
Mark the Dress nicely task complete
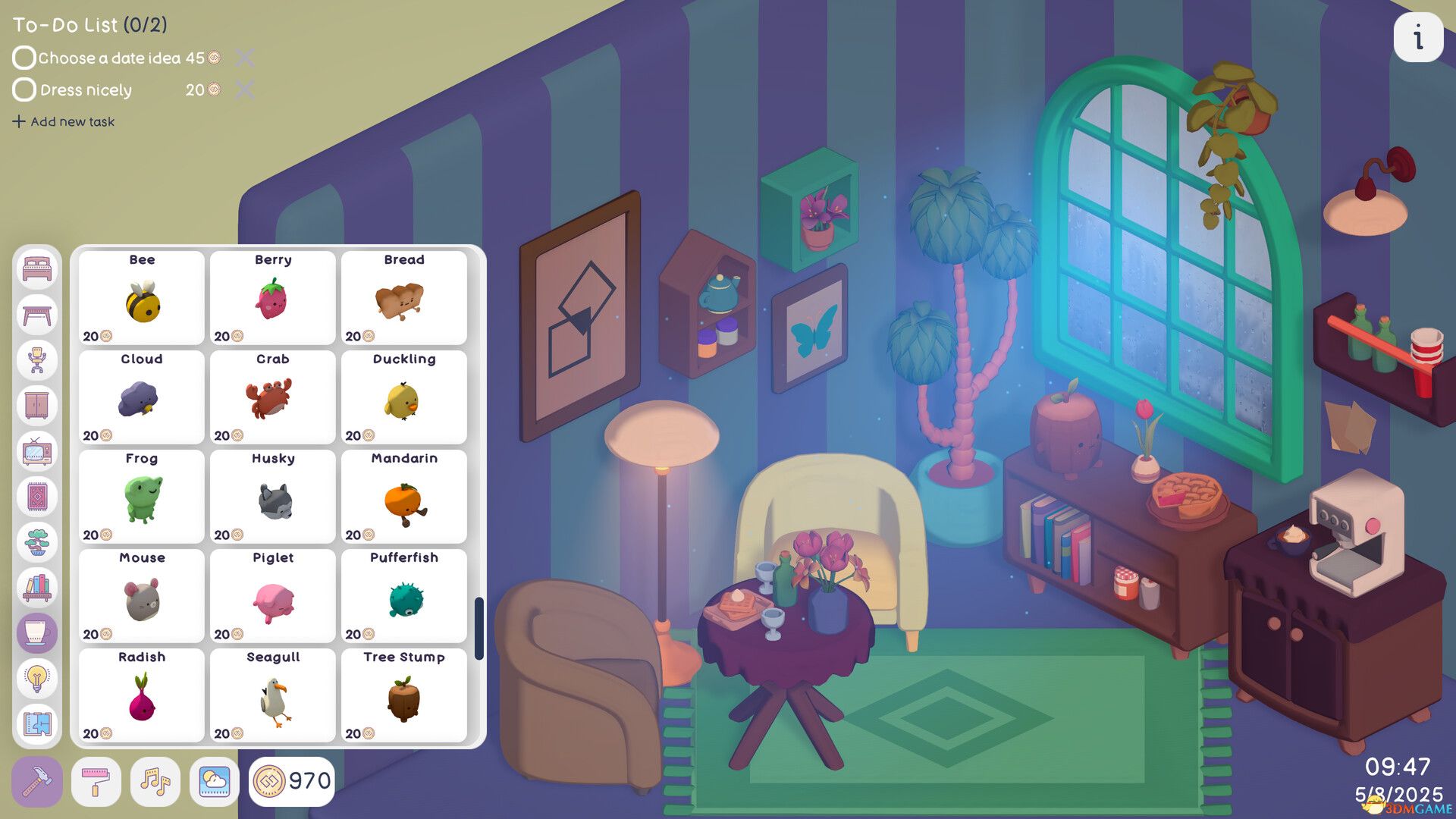pyautogui.click(x=24, y=90)
